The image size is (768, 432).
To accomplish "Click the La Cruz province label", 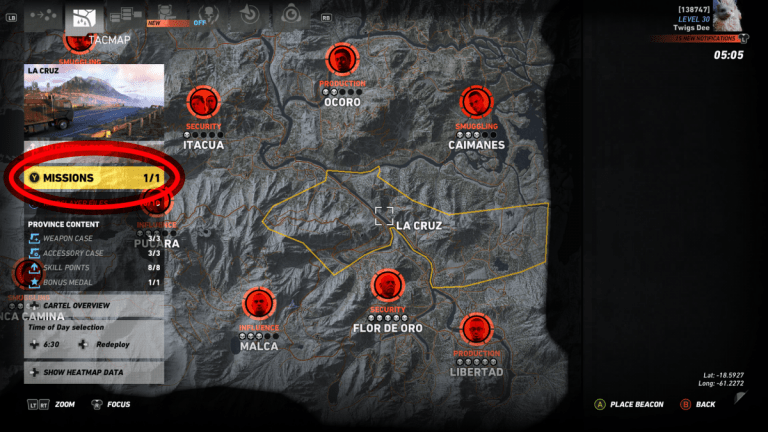I will 418,225.
